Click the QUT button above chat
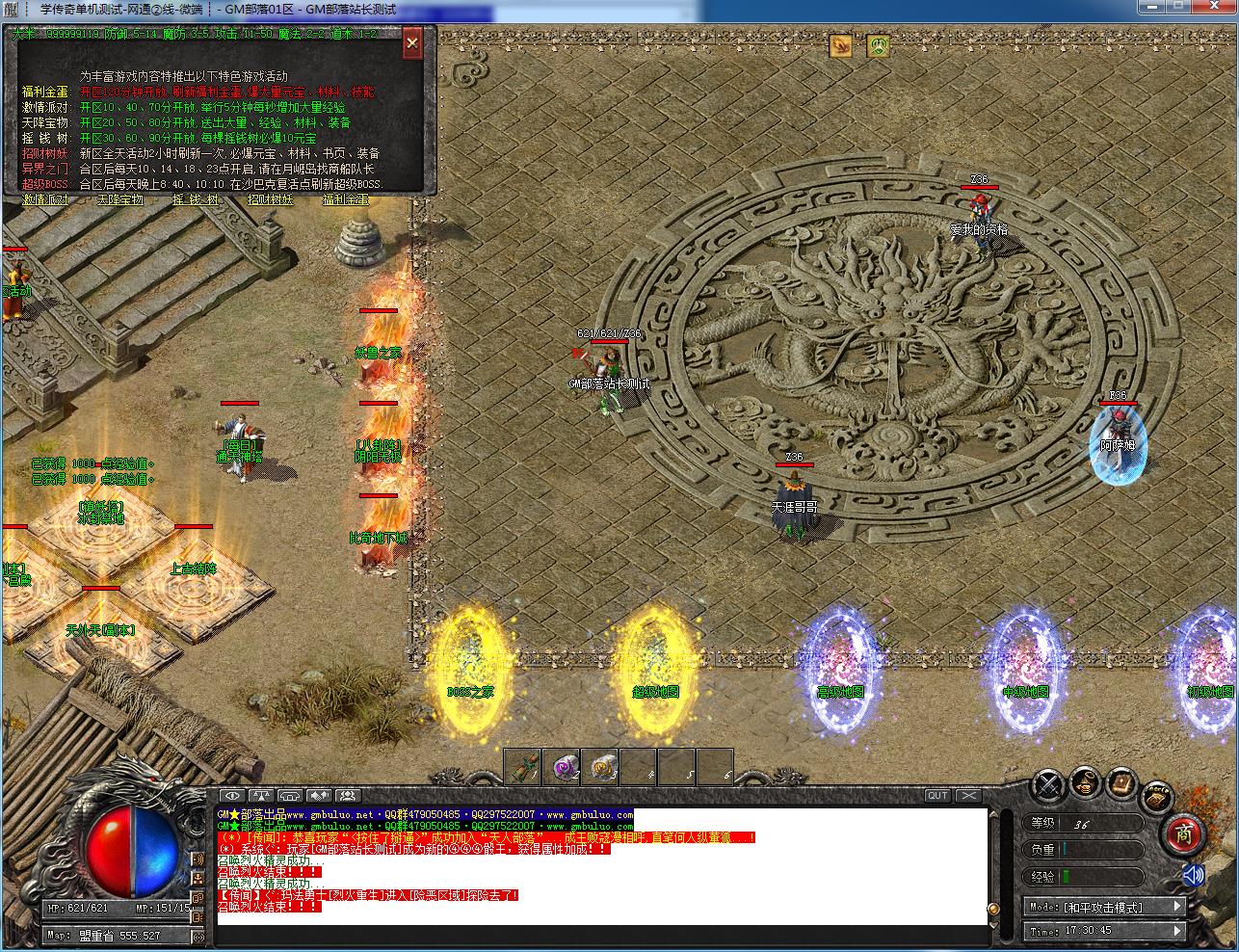Screen dimensions: 1239x952 (x=936, y=795)
